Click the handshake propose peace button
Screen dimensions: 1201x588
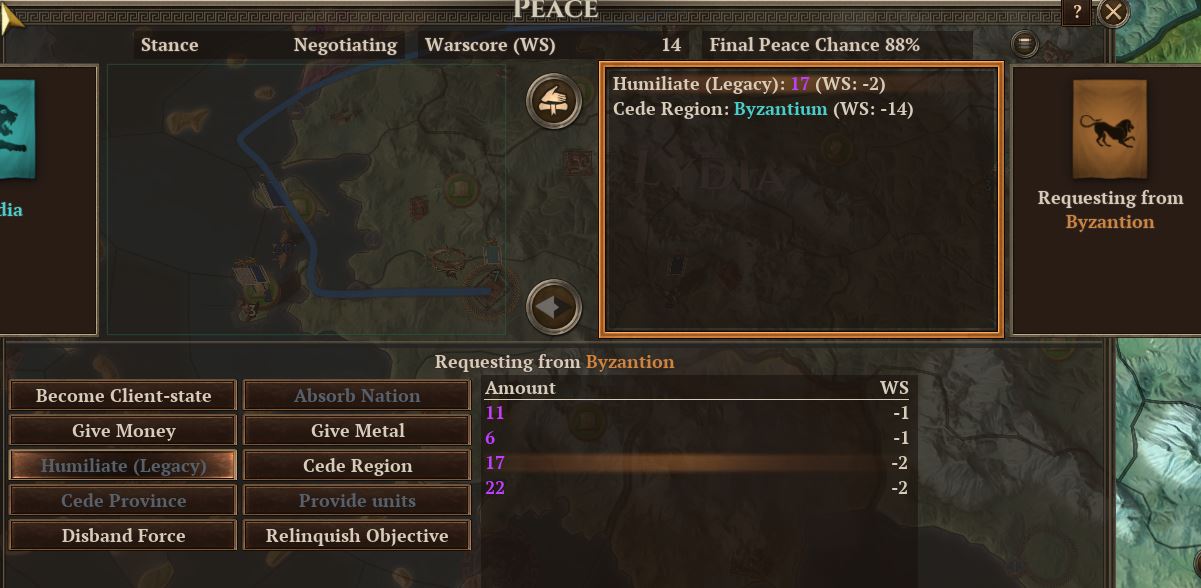click(x=554, y=100)
